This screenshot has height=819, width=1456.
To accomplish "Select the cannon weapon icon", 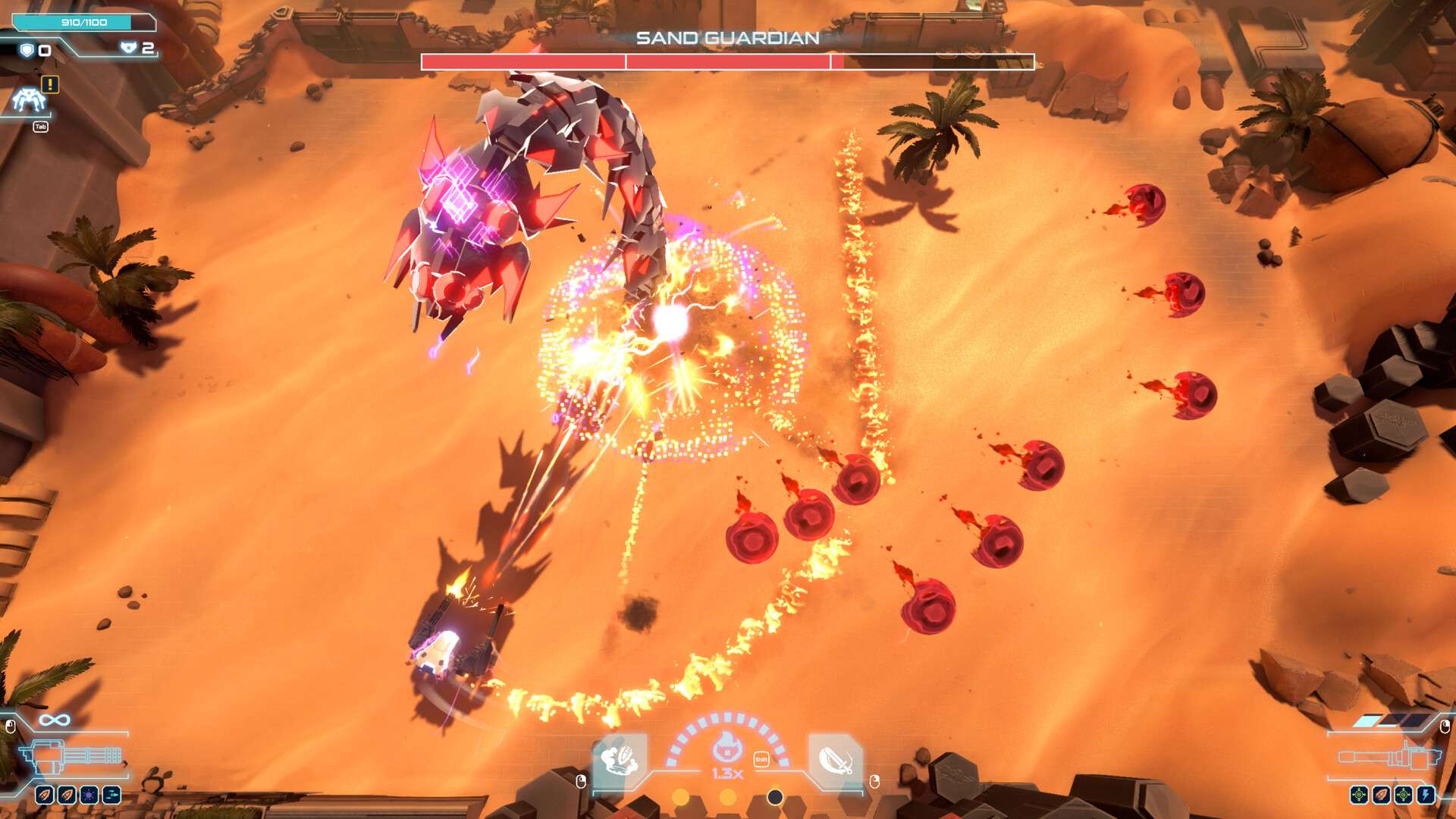I will [x=1388, y=757].
